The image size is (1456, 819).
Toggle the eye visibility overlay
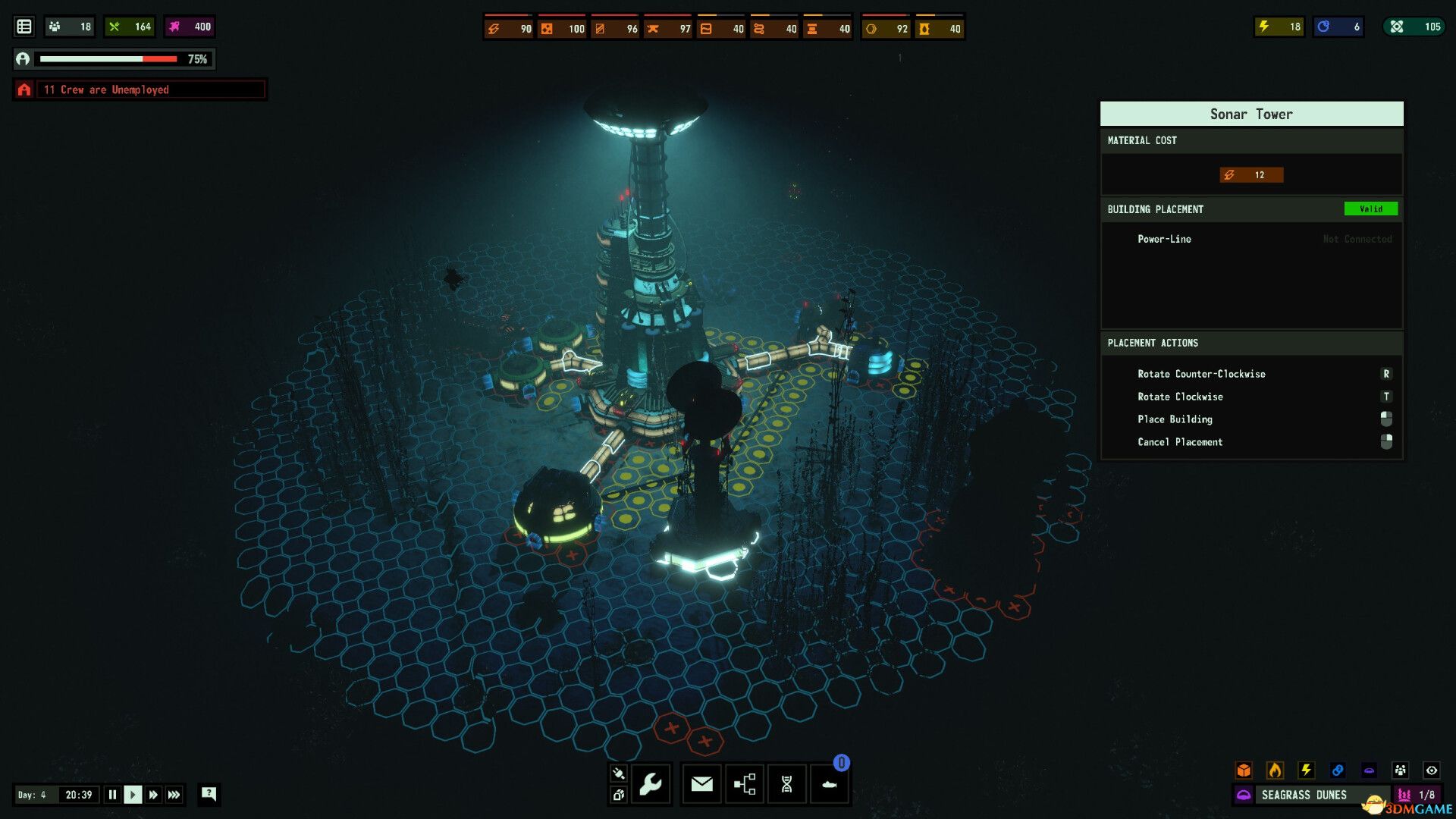coord(1431,770)
